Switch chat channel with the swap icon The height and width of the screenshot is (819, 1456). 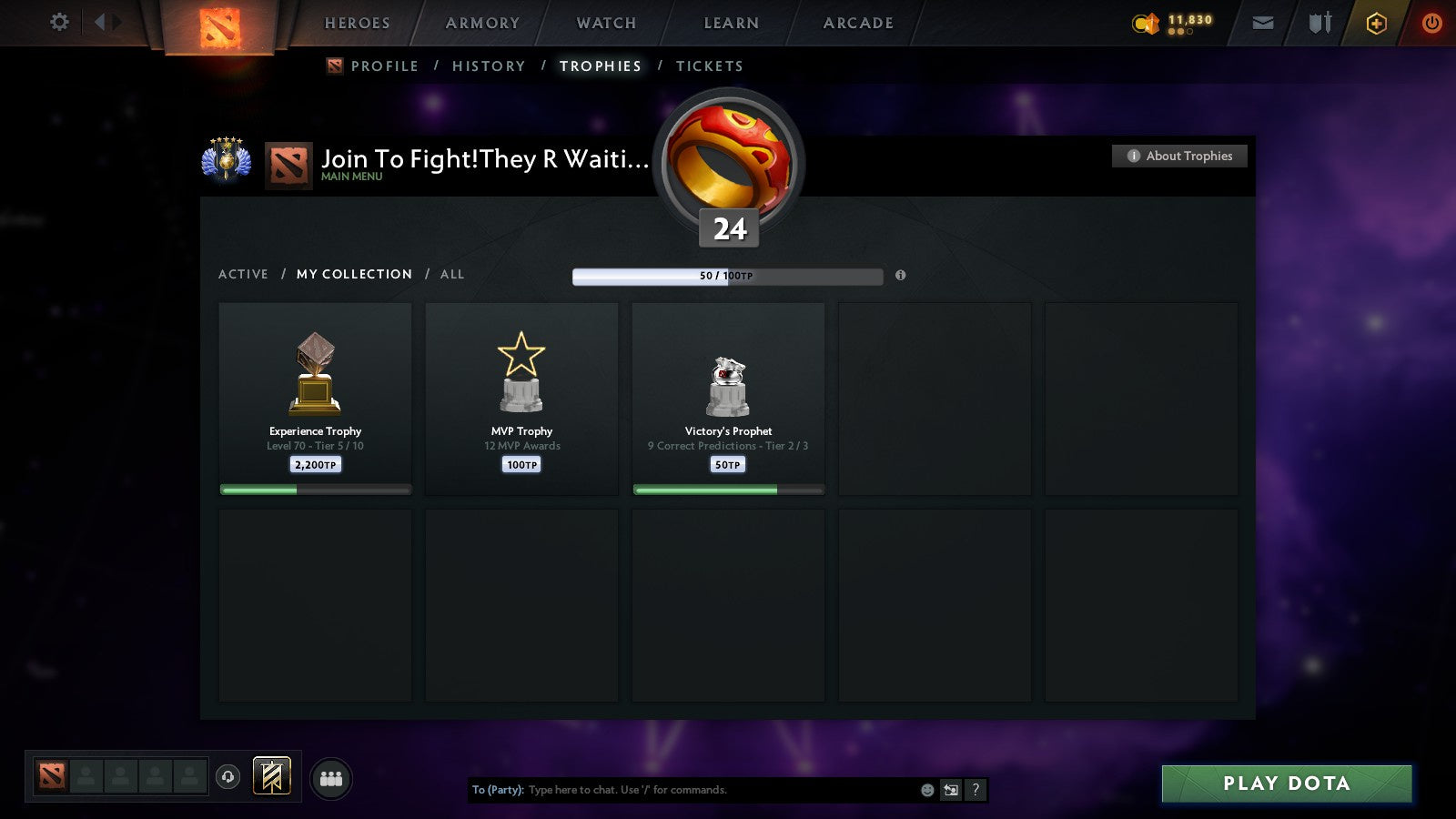(x=950, y=790)
